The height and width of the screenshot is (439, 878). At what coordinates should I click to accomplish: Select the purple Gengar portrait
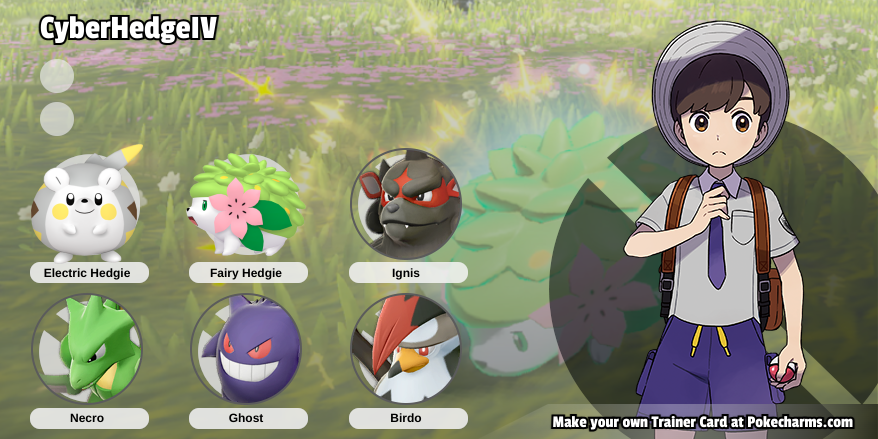pyautogui.click(x=247, y=349)
